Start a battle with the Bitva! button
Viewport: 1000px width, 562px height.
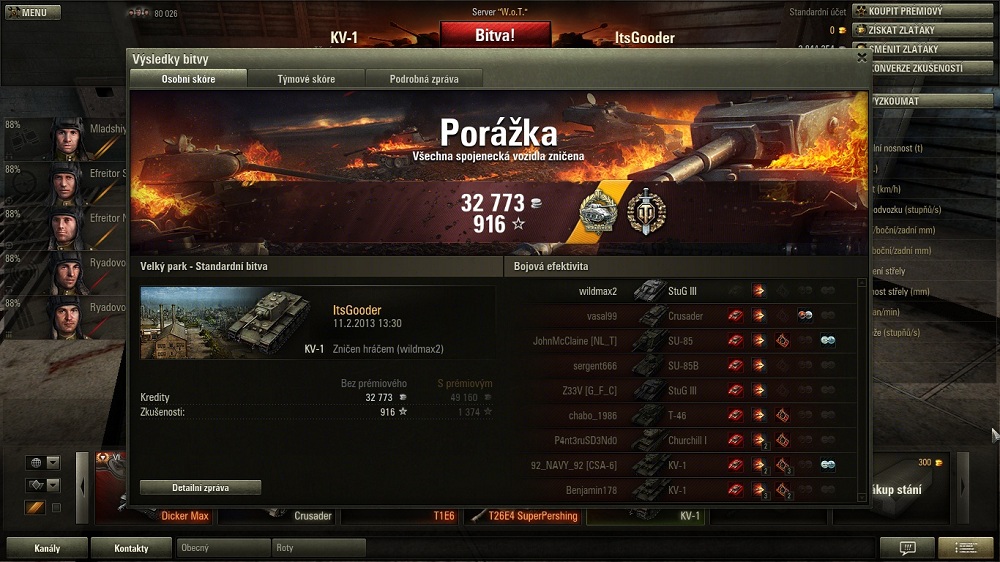click(495, 34)
